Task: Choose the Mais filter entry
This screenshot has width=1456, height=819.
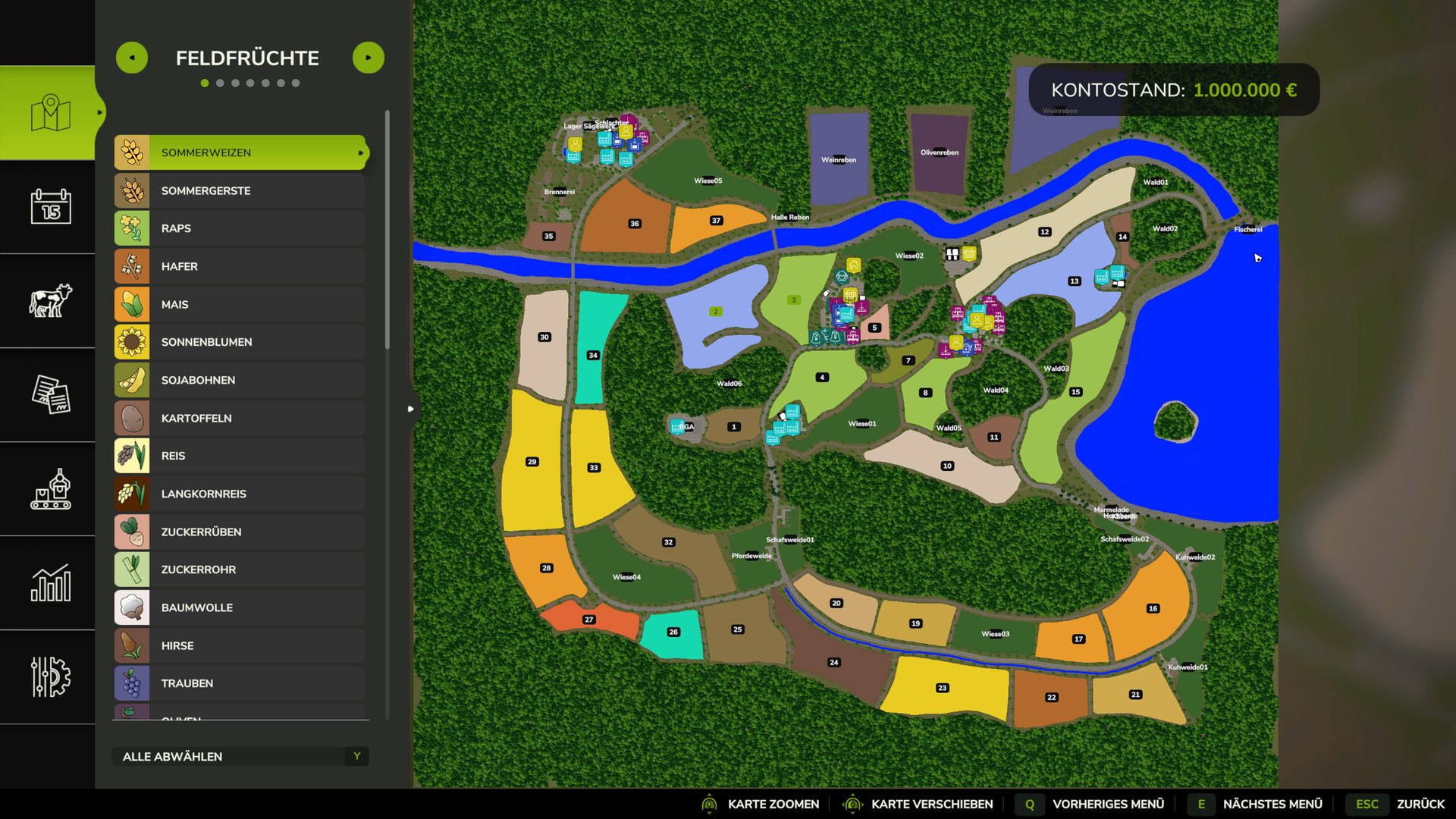Action: (240, 304)
